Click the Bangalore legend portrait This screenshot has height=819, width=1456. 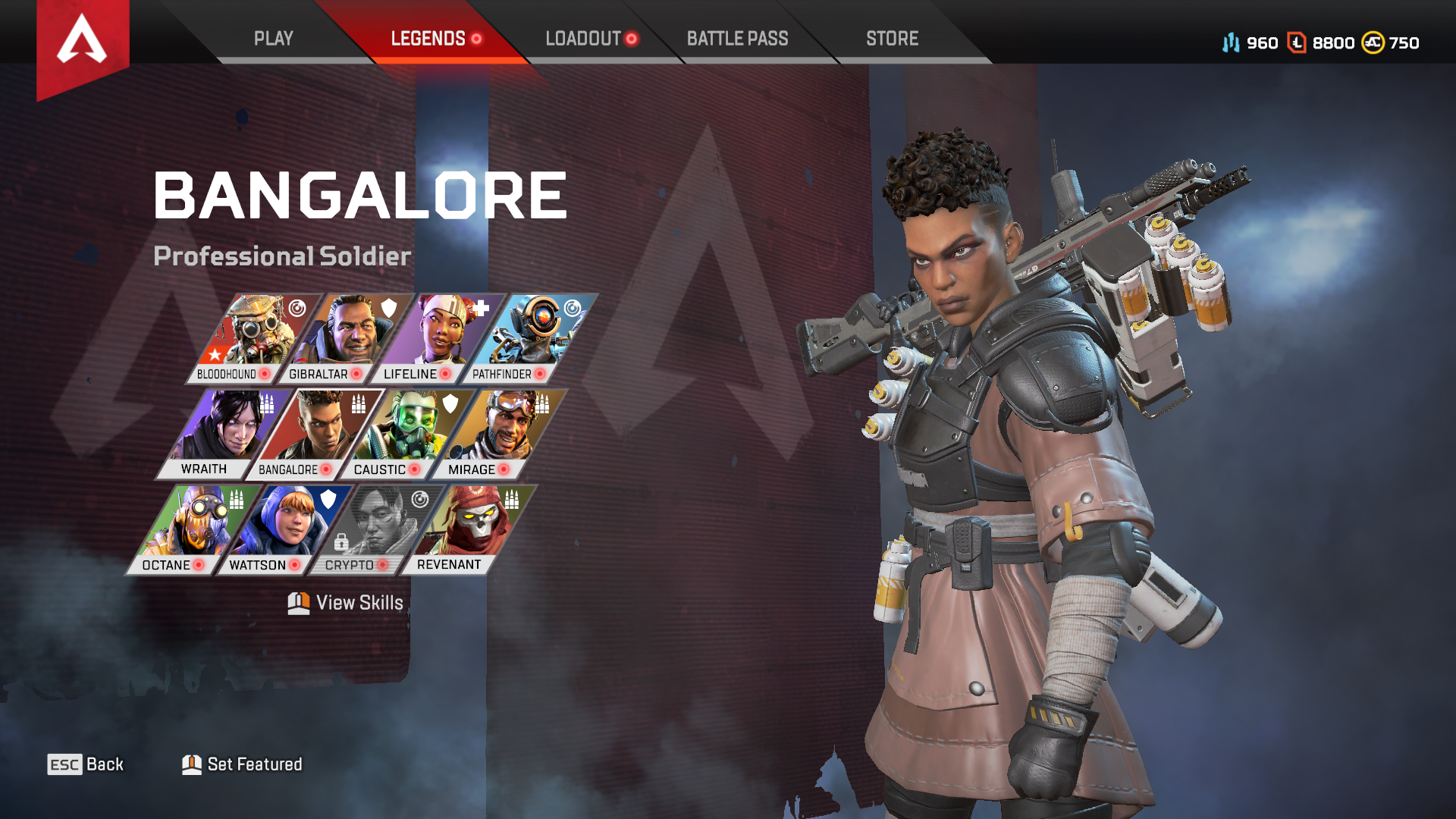(312, 434)
